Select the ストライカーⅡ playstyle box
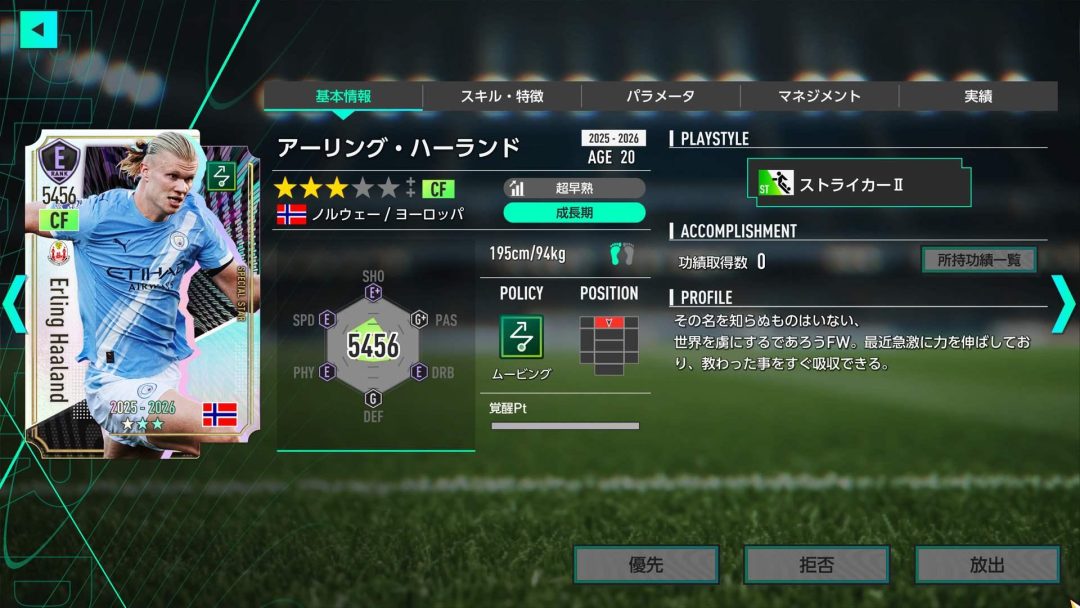Viewport: 1080px width, 608px height. coord(859,185)
